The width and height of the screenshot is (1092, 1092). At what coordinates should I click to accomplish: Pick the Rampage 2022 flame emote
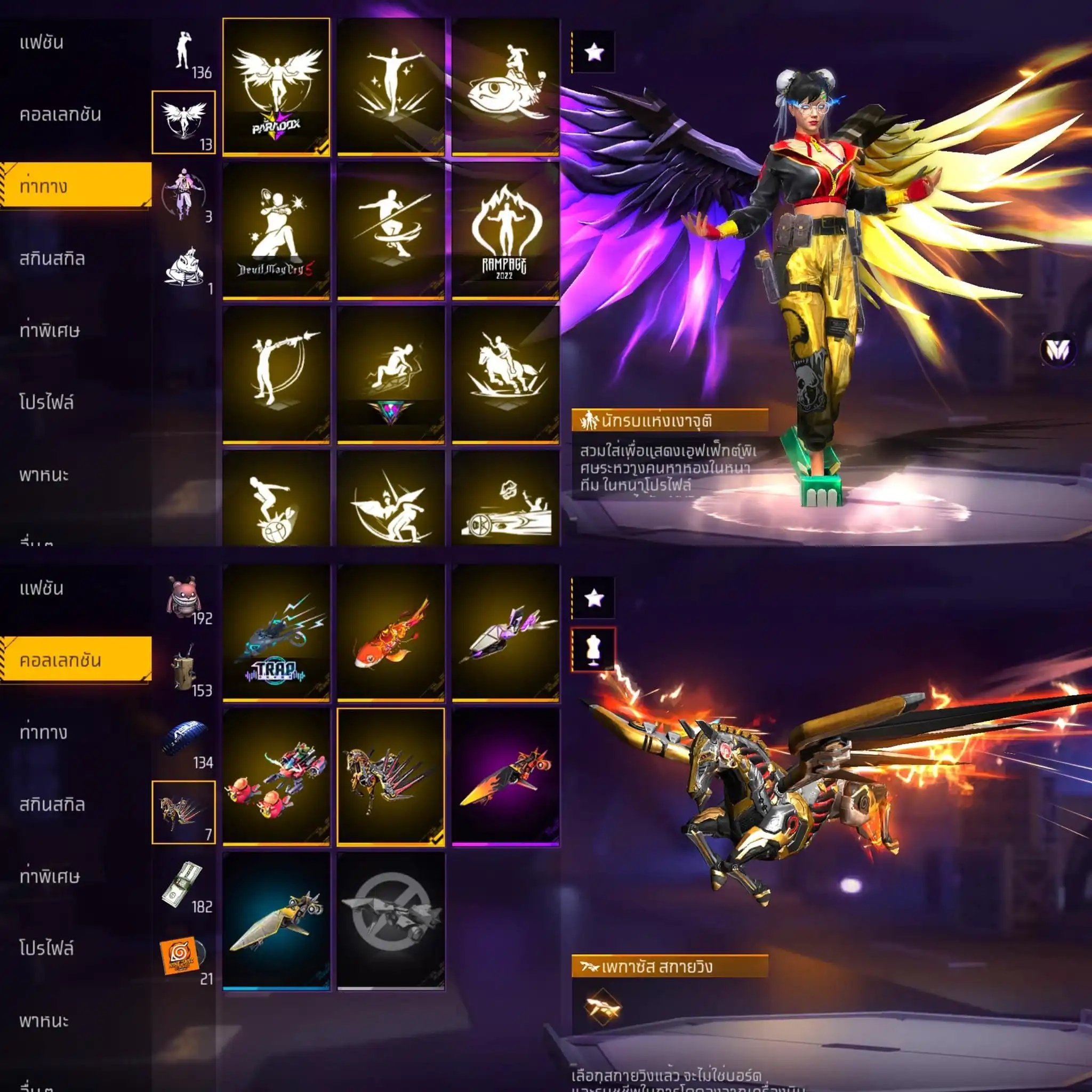tap(505, 230)
